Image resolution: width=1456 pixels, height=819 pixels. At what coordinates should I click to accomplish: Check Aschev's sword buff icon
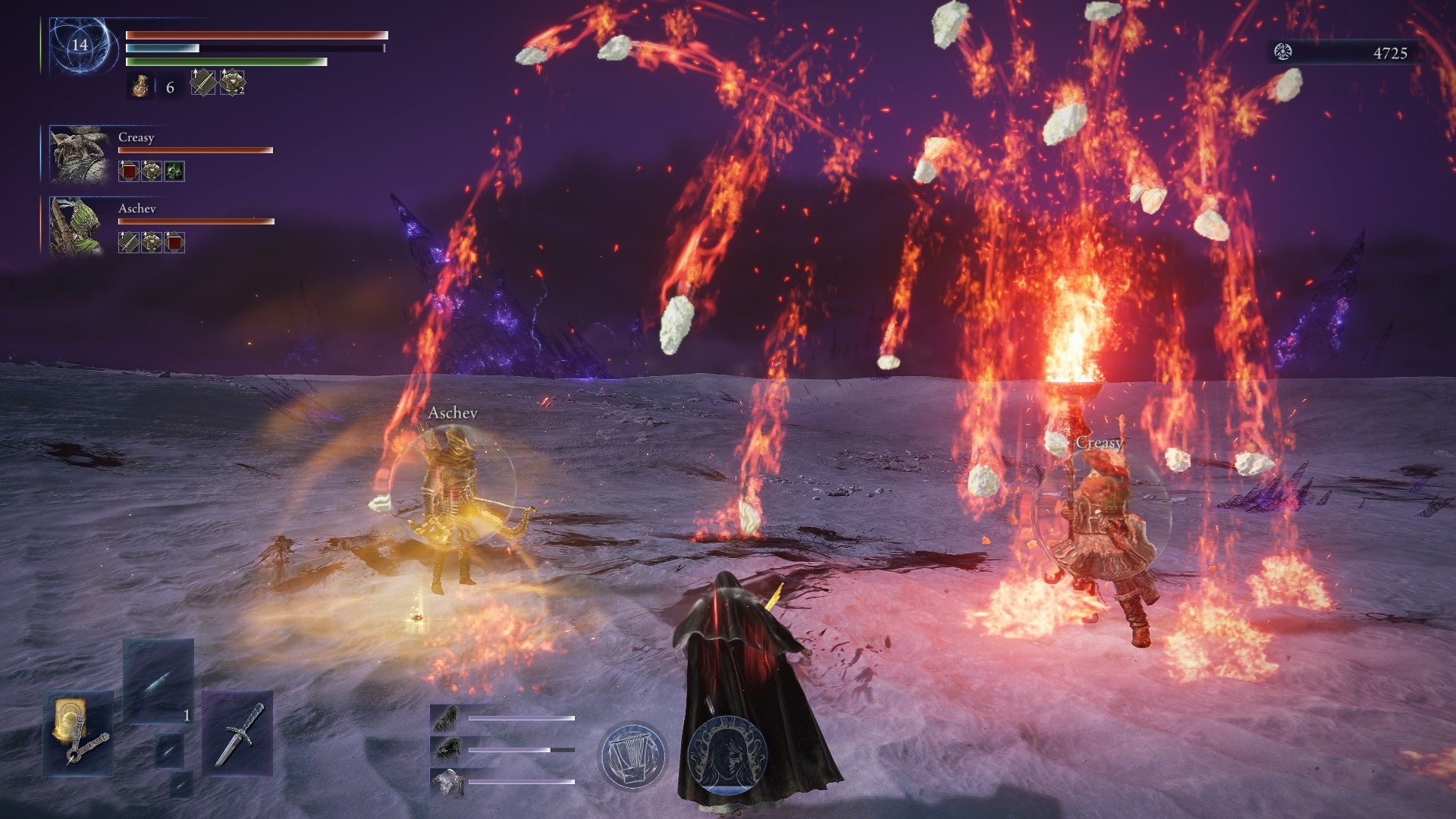point(129,243)
